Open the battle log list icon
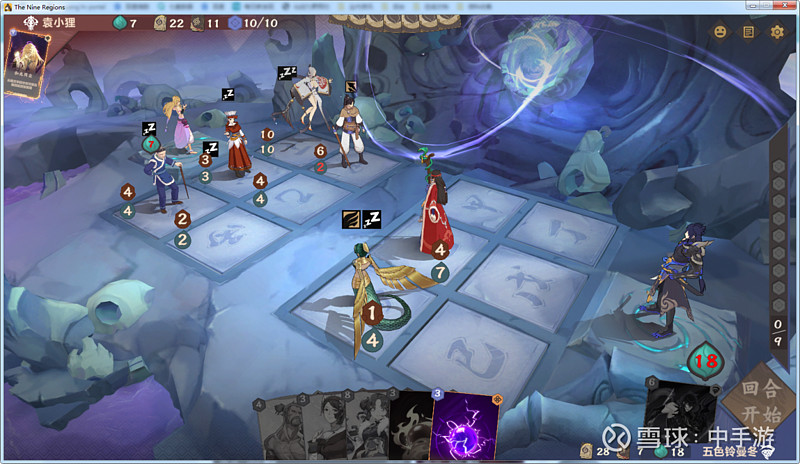Screen dimensions: 800x464 748,32
